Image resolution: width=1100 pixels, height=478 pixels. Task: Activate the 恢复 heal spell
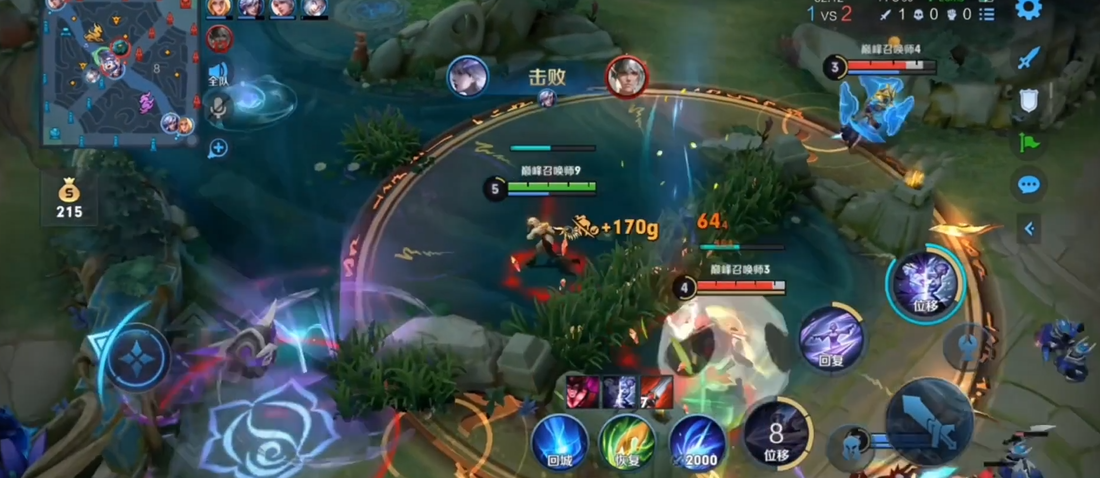coord(627,443)
